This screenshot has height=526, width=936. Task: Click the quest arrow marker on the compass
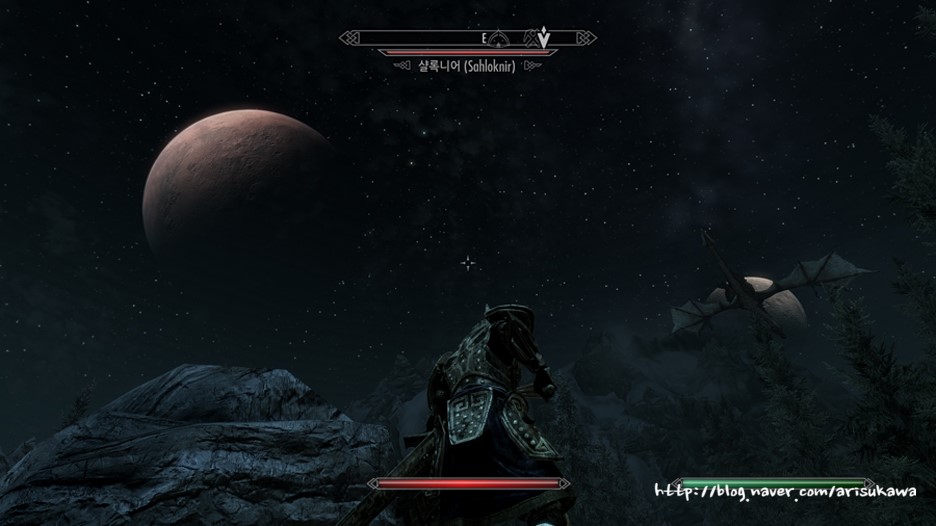[x=543, y=39]
